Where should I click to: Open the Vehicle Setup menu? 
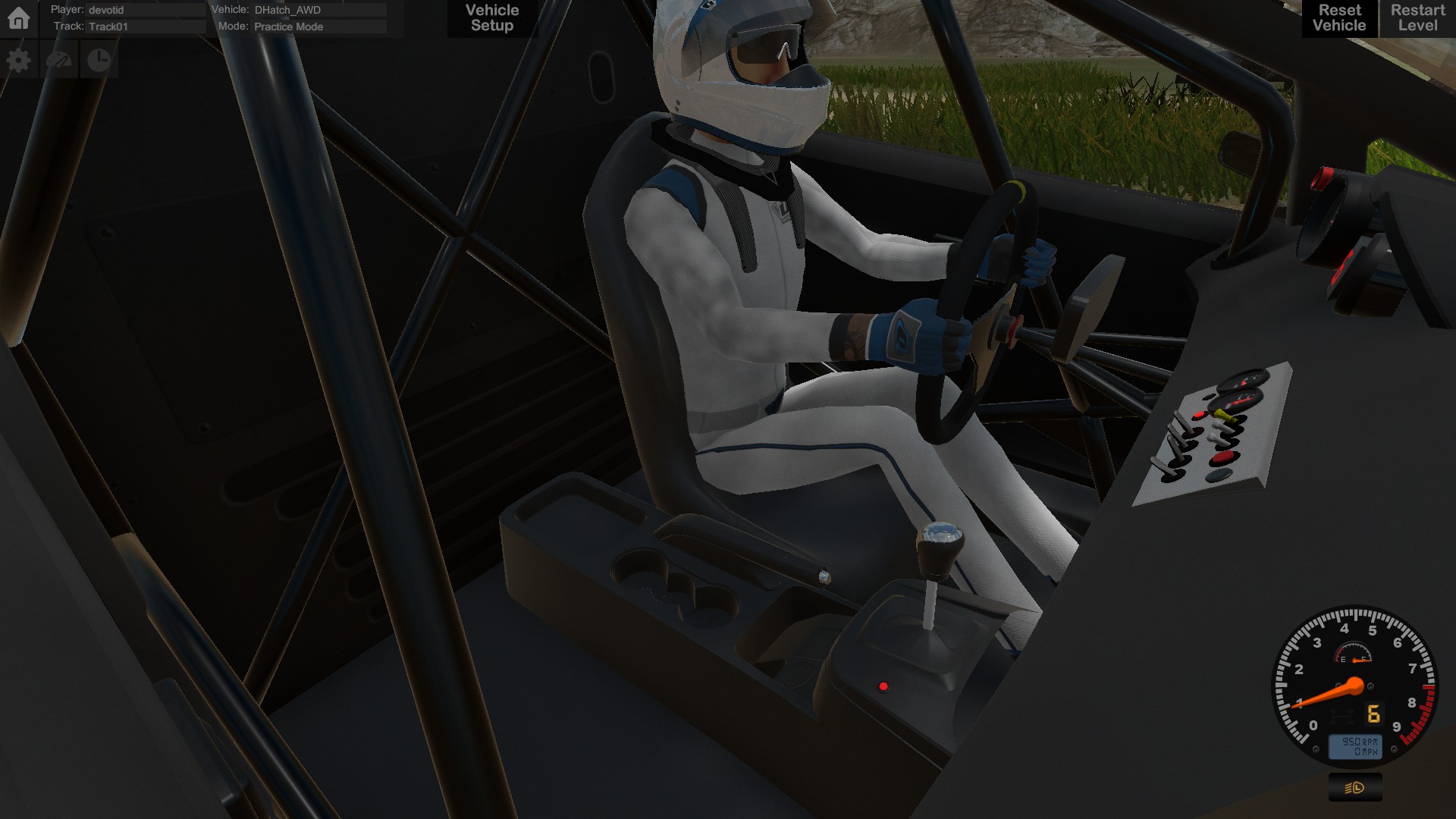(491, 17)
